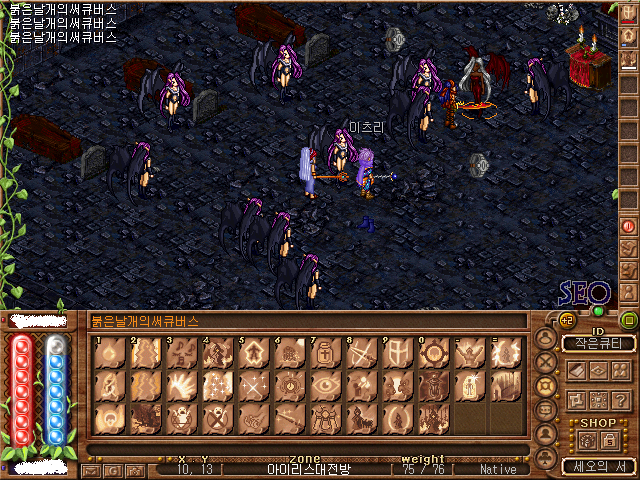Use the shield skill in slot 9
This screenshot has width=640, height=480.
coord(396,352)
